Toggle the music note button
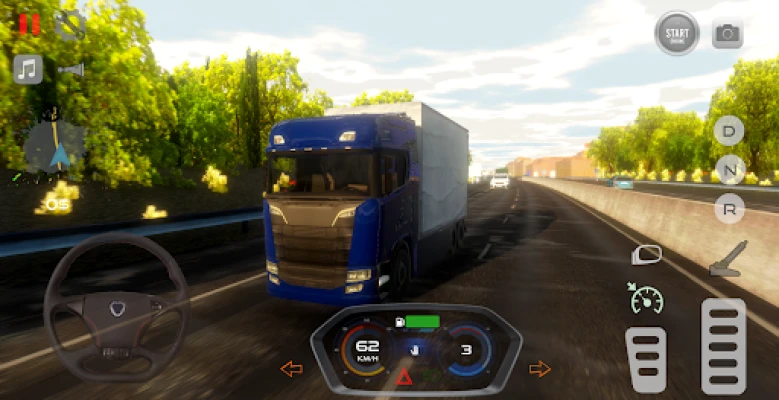 pyautogui.click(x=28, y=69)
